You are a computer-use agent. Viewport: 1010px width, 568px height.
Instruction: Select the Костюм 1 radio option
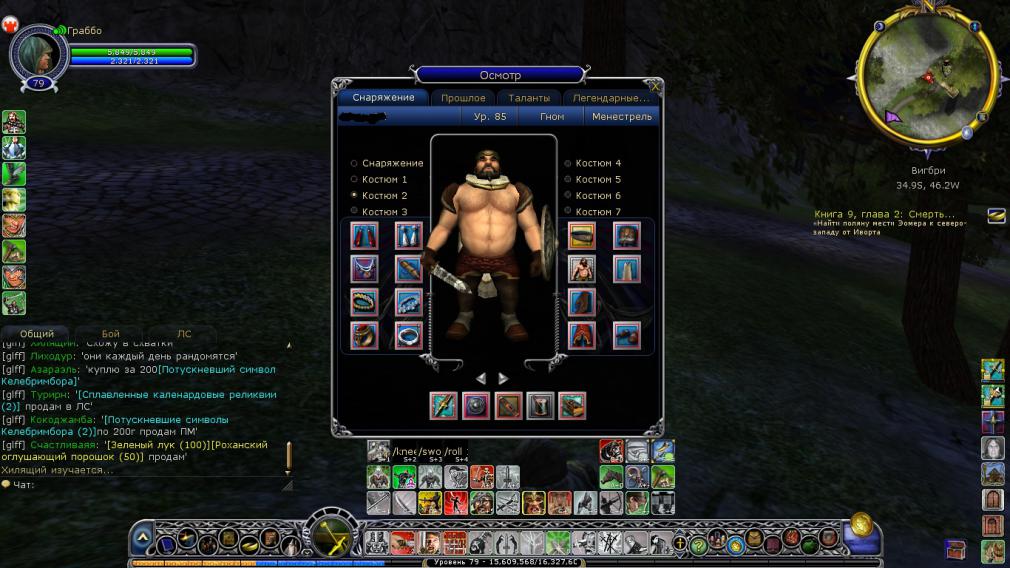[x=354, y=179]
